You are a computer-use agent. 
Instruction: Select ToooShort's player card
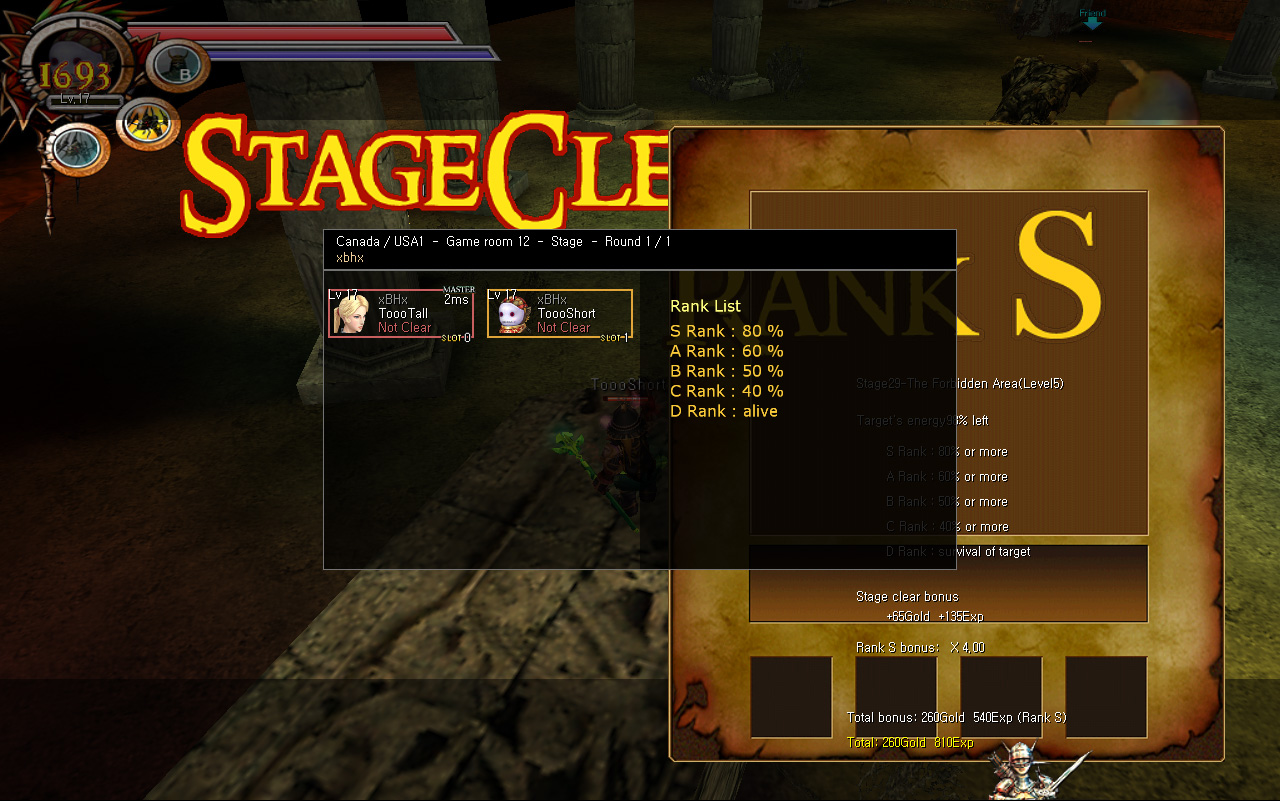[560, 314]
